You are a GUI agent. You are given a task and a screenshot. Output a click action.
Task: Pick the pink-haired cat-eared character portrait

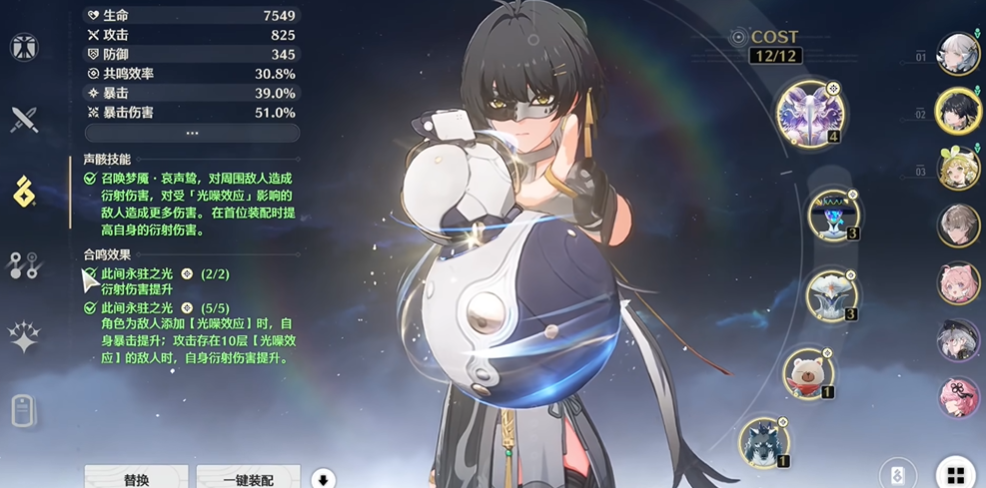957,283
